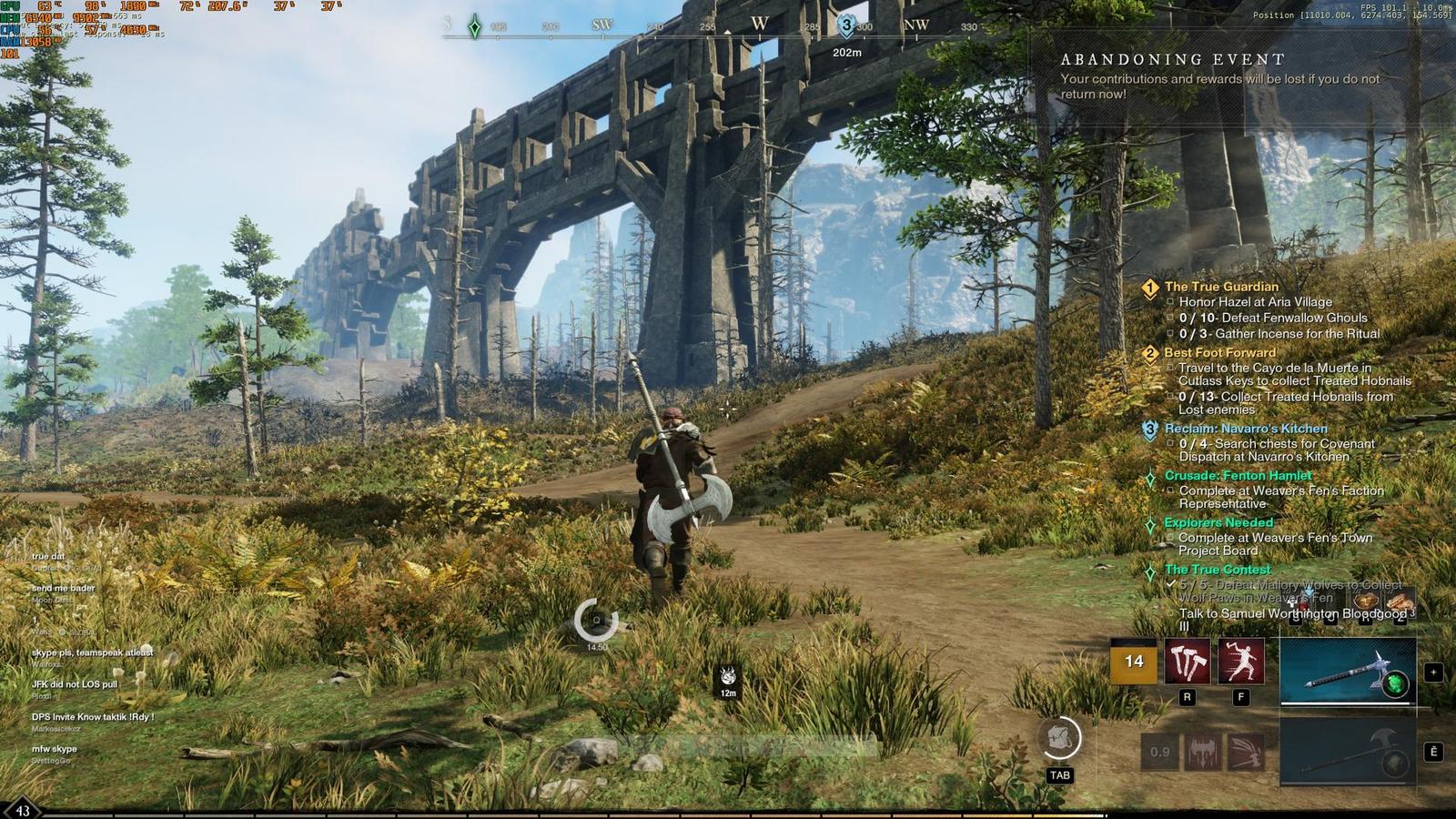Click the Crusade: Fenton Hamlet mission
1456x819 pixels.
(x=1238, y=476)
